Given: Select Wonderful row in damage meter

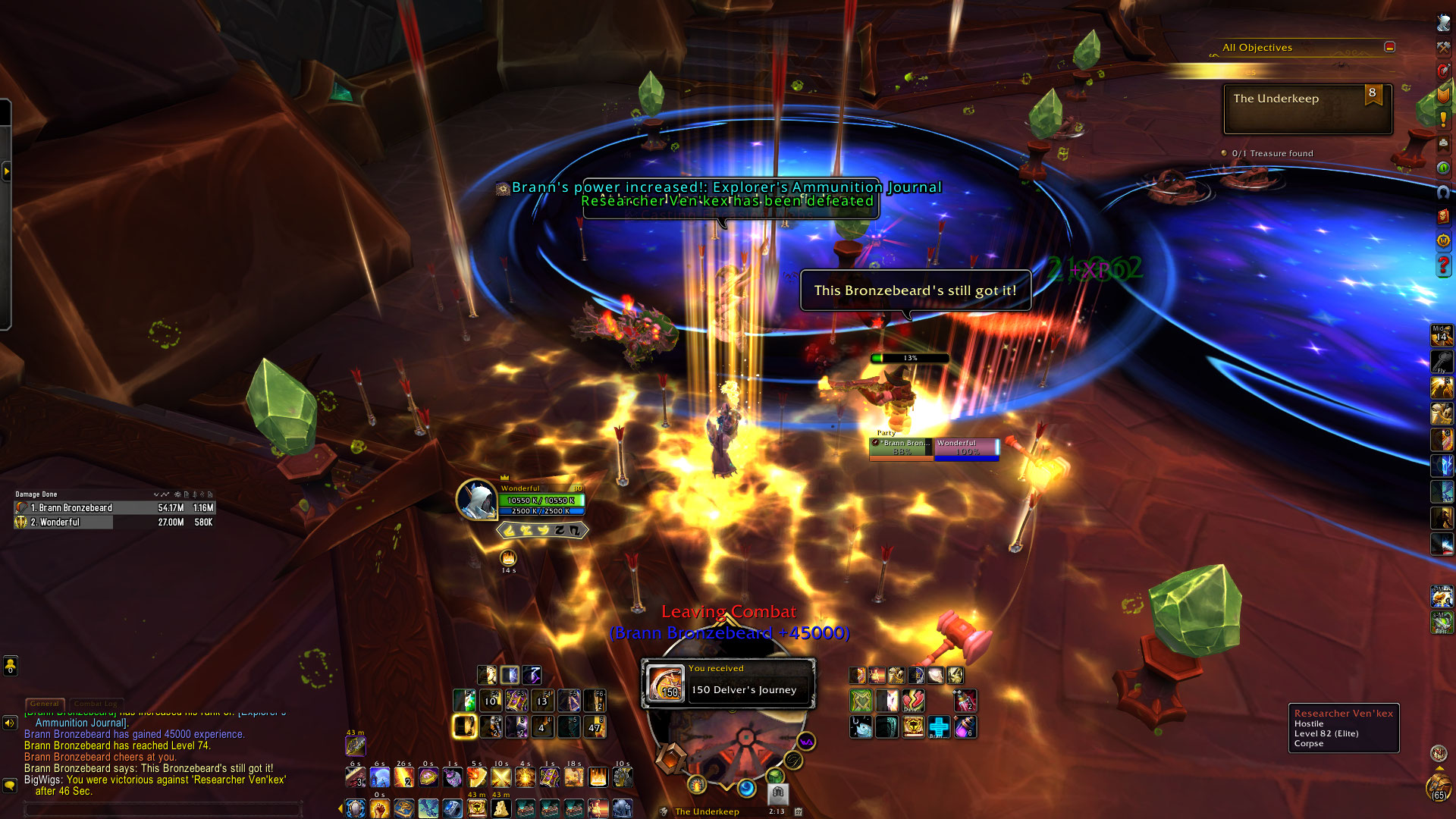Looking at the screenshot, I should [114, 522].
